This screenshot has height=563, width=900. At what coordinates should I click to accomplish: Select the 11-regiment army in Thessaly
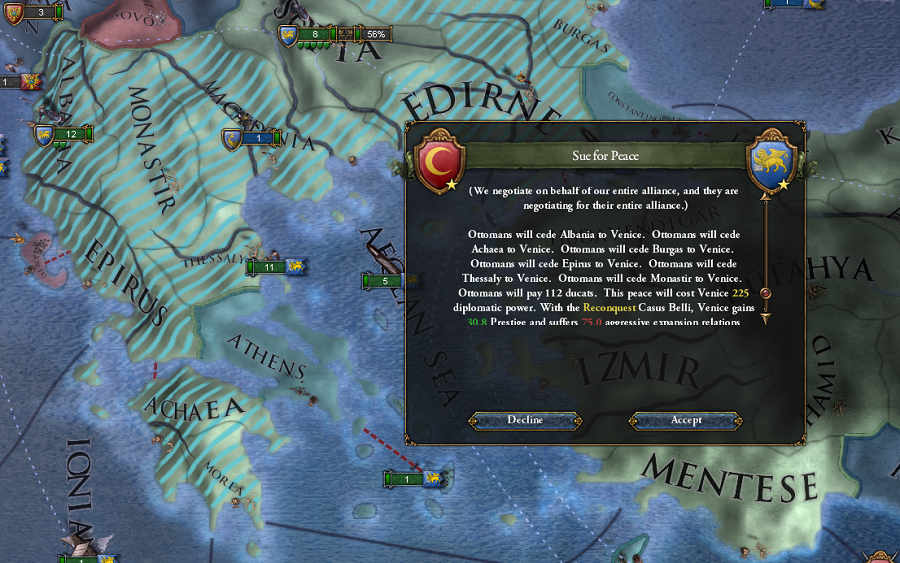click(x=270, y=267)
